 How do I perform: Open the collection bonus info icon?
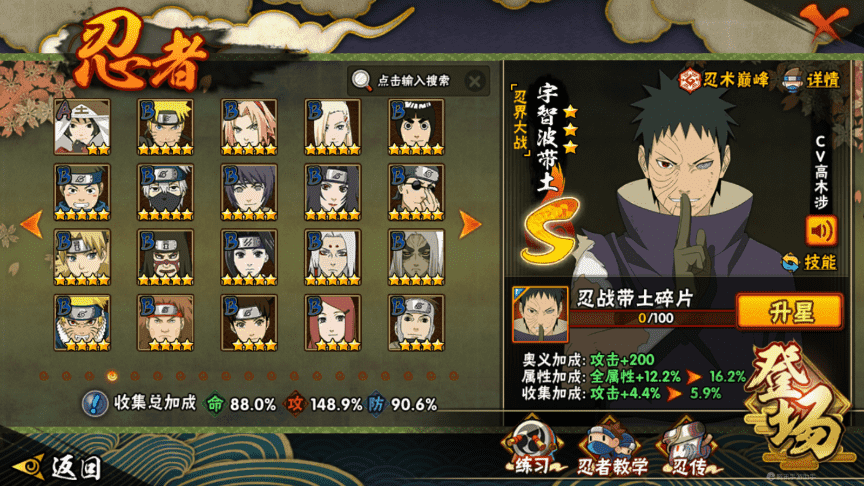pos(95,404)
